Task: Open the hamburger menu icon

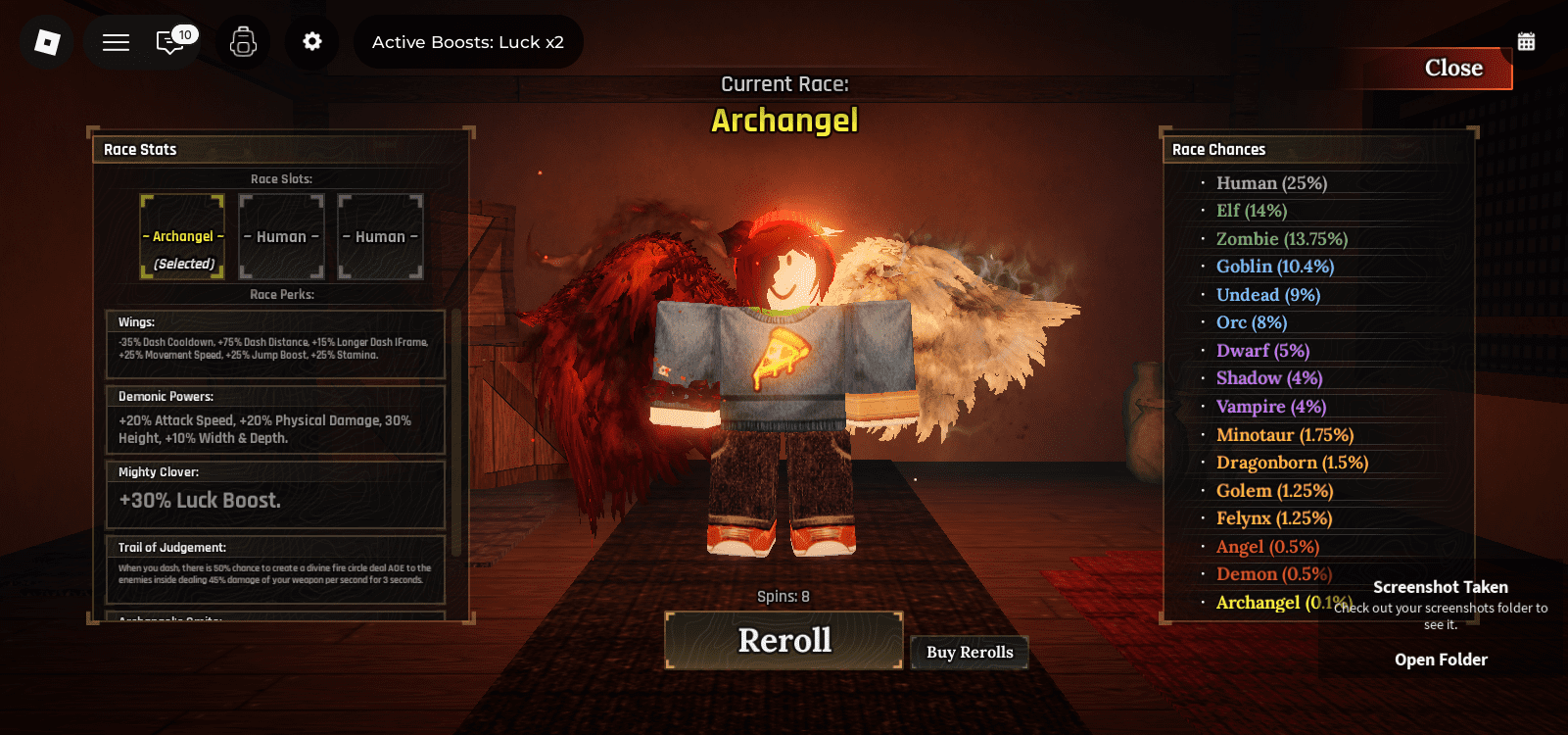Action: tap(115, 41)
